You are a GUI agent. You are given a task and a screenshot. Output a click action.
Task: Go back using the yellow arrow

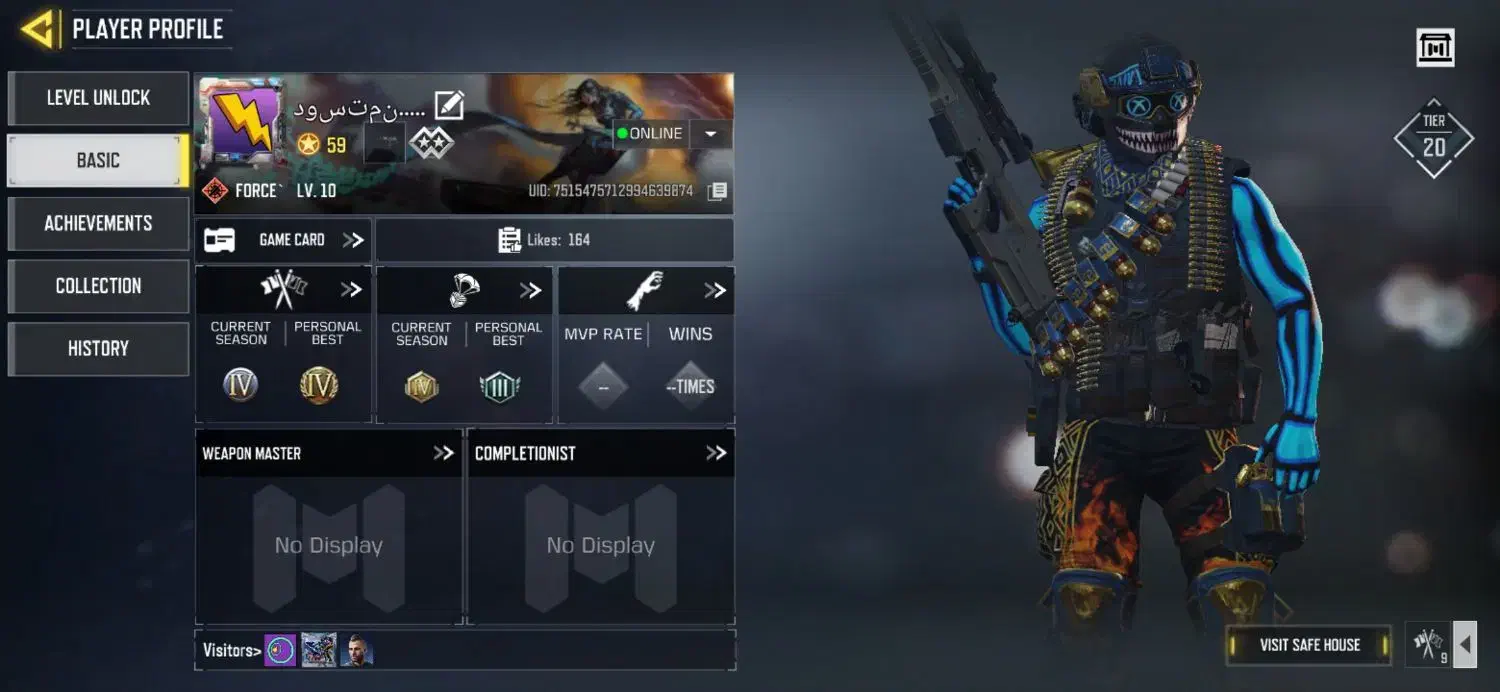(x=38, y=29)
